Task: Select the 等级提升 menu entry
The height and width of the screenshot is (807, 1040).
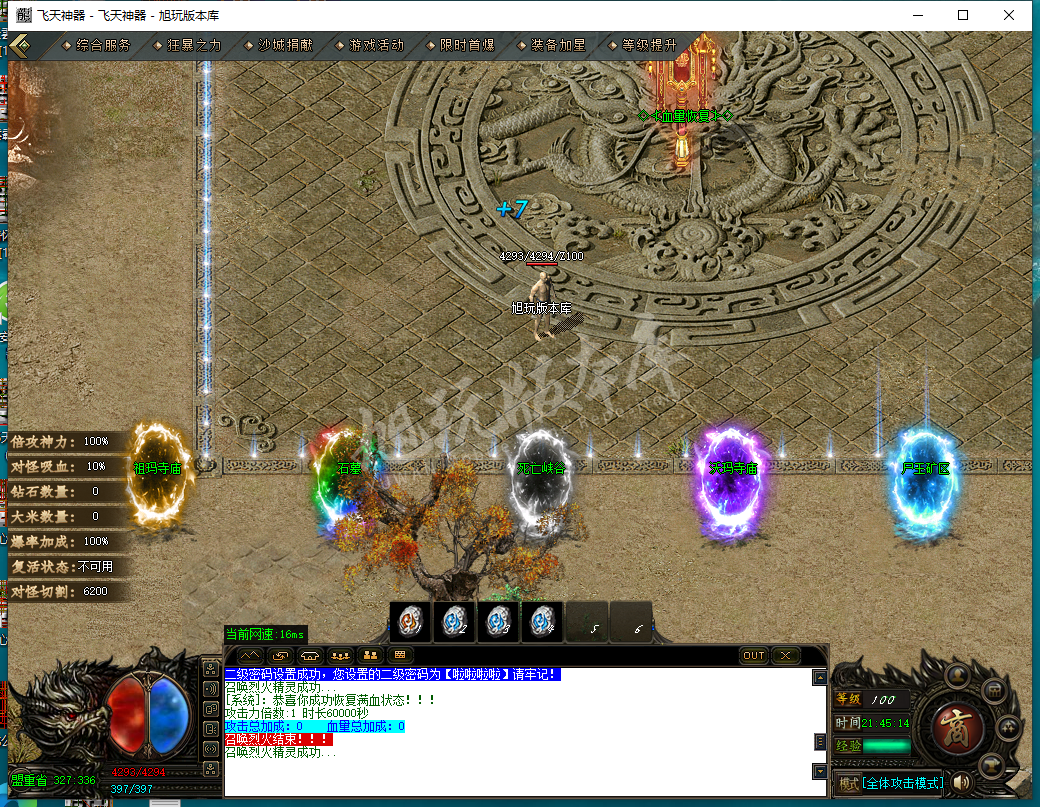Action: [x=649, y=45]
